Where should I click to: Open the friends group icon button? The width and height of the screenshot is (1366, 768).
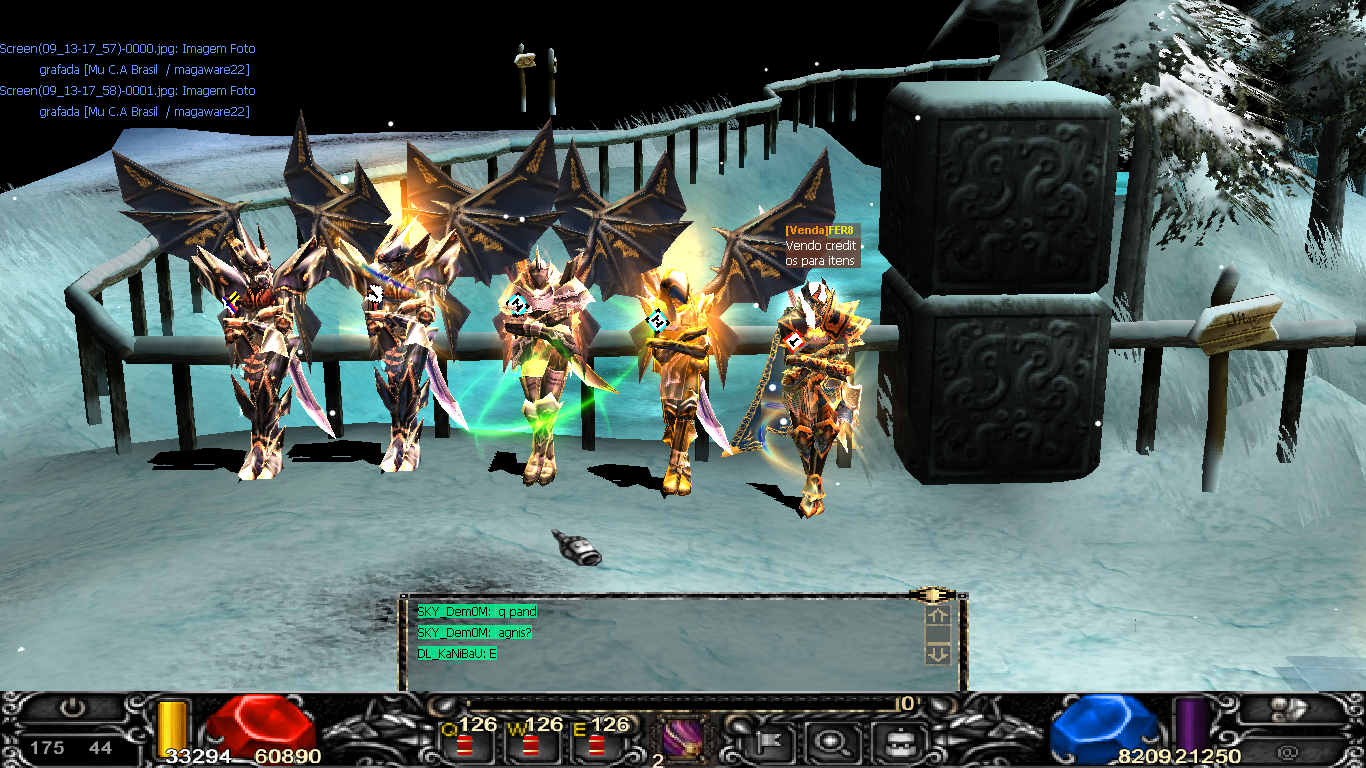(1283, 709)
